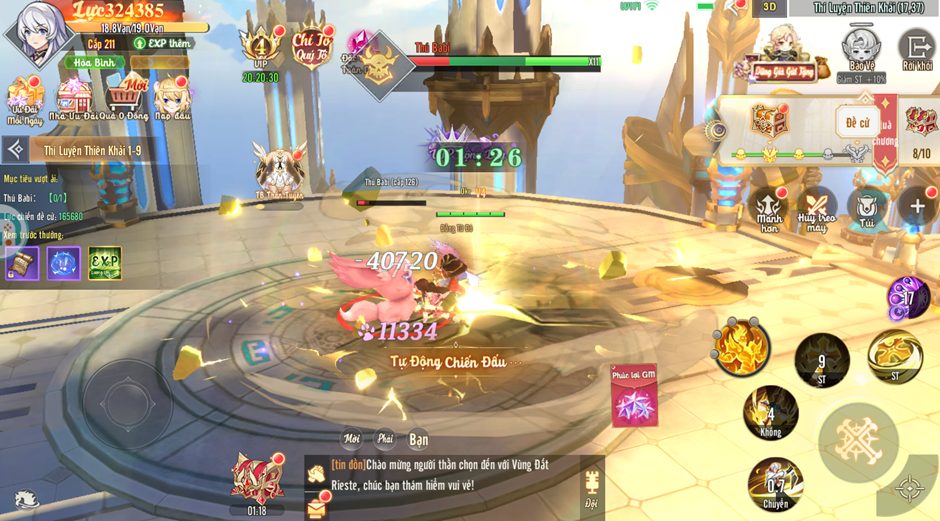Open the Túi bag inventory
Image resolution: width=940 pixels, height=521 pixels.
point(866,207)
